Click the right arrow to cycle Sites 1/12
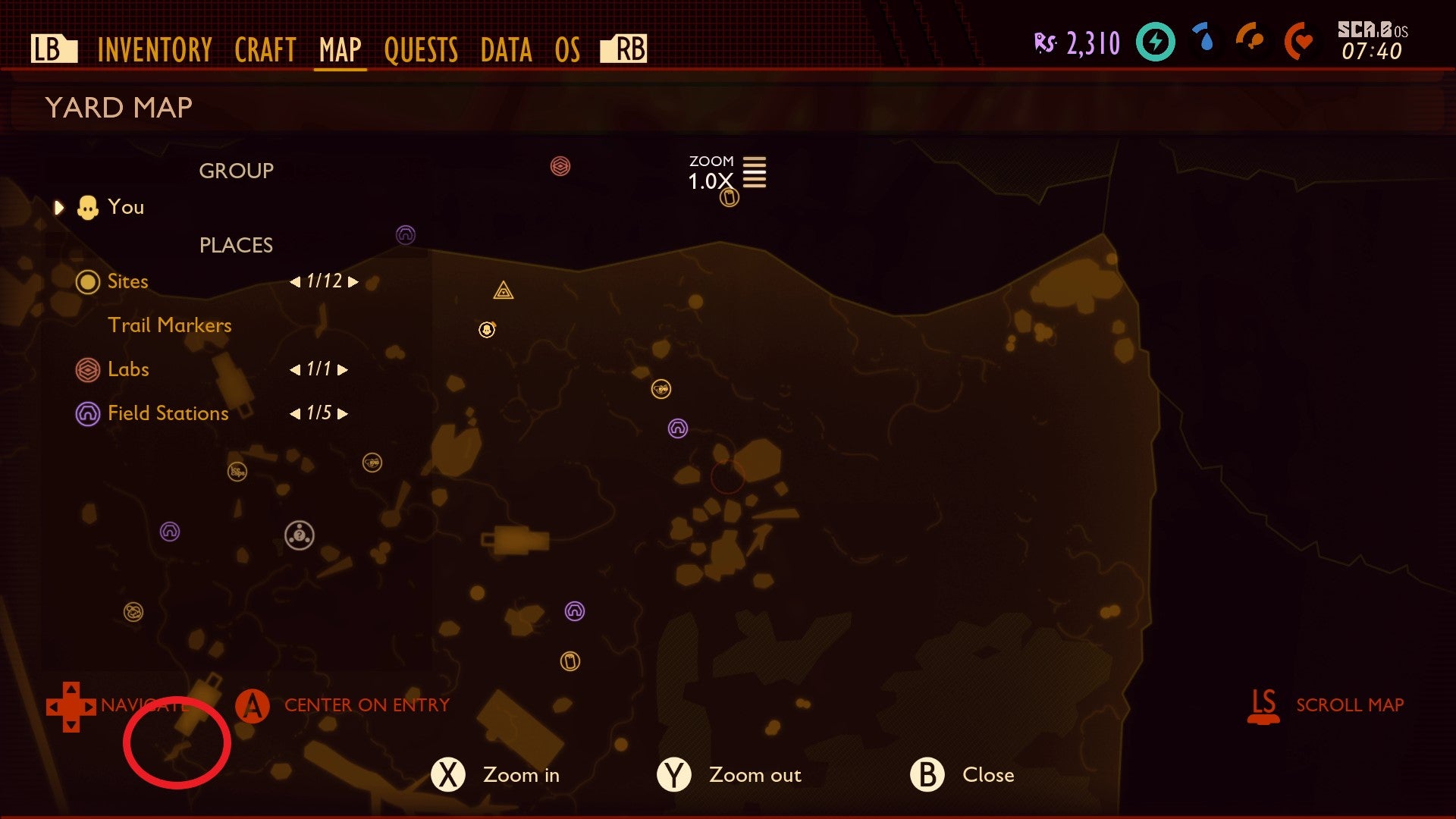 pos(350,281)
